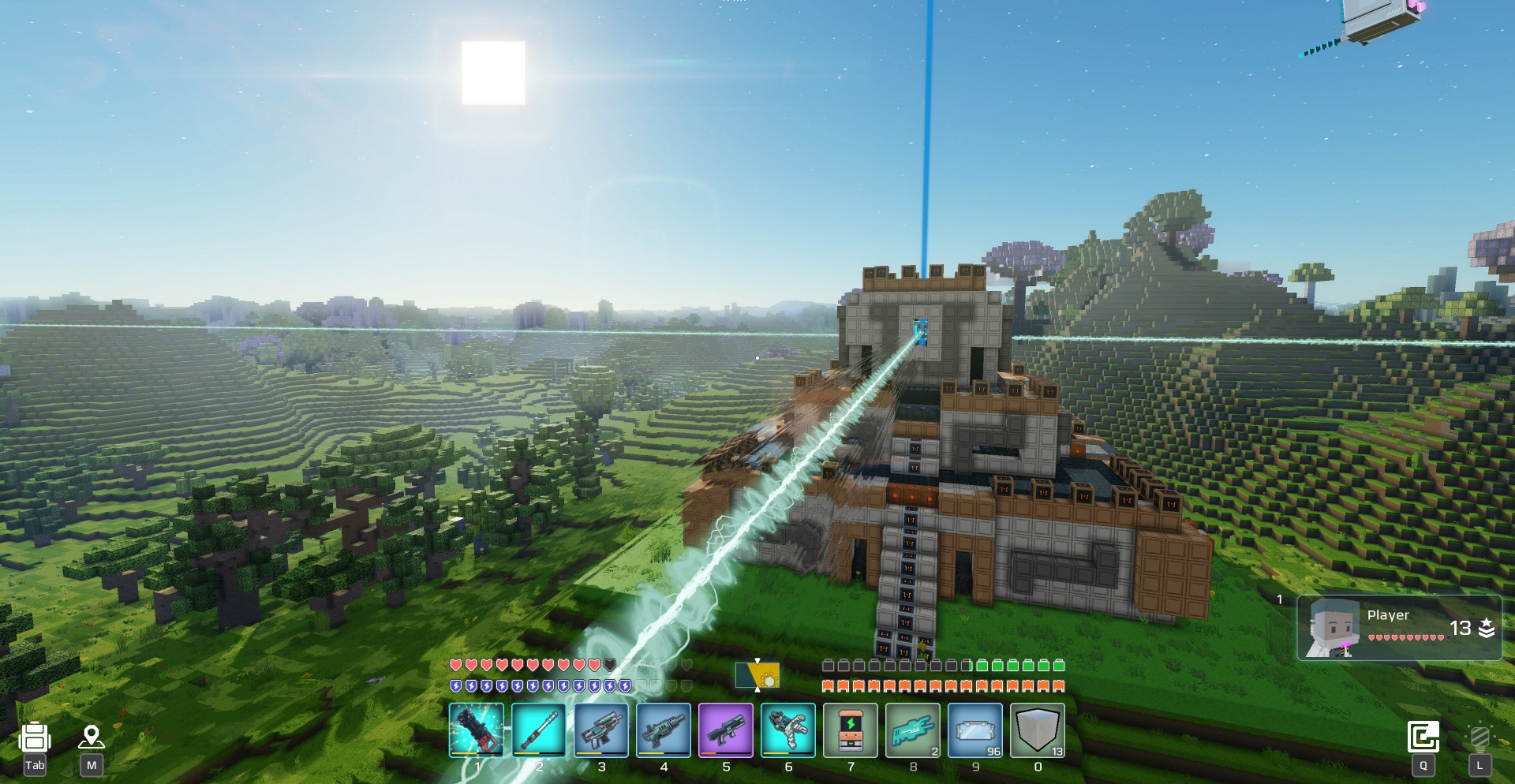Pick the grey block stack of 13
Image resolution: width=1515 pixels, height=784 pixels.
[1038, 730]
